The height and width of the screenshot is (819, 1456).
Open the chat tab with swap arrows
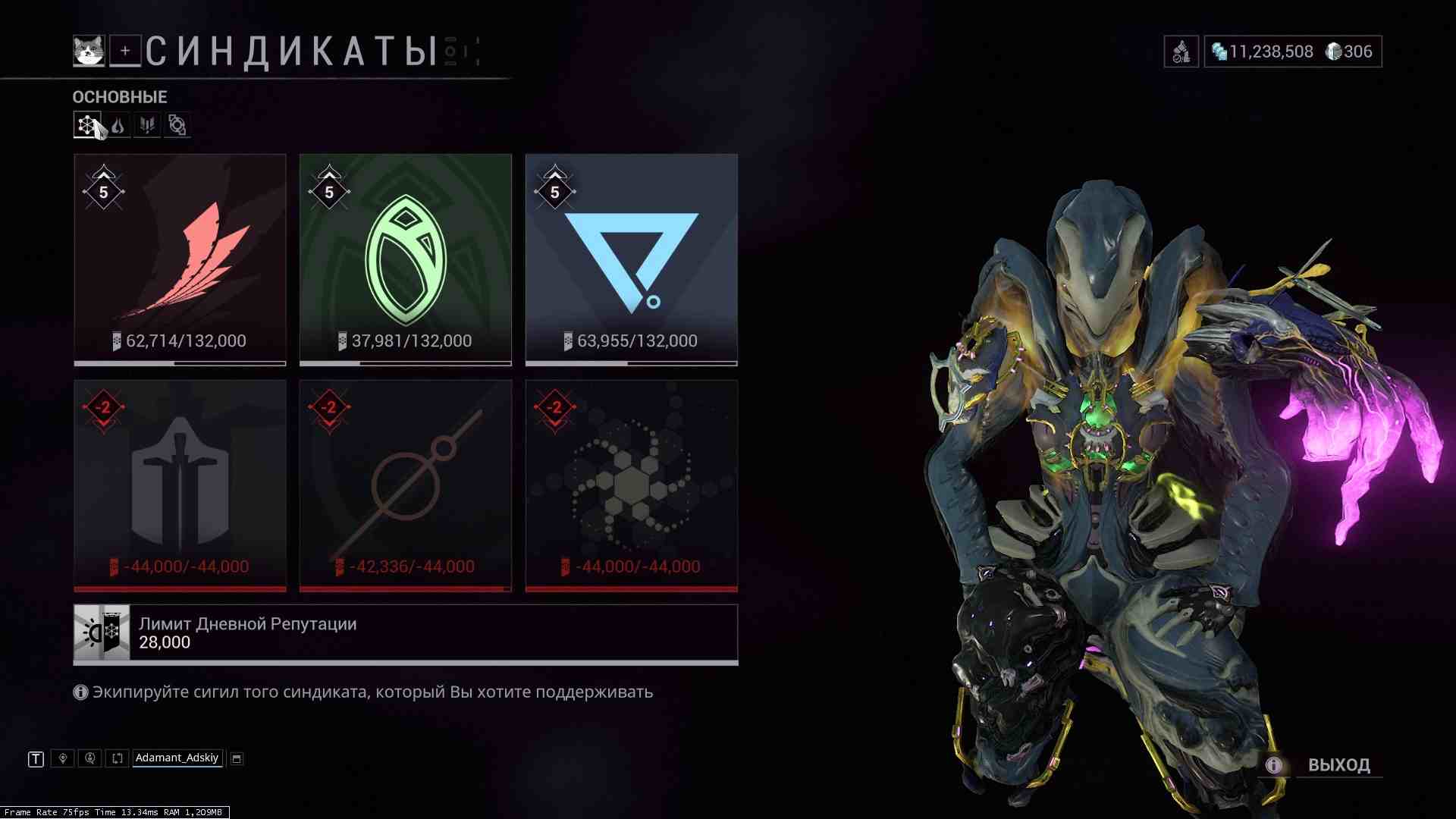click(x=117, y=758)
